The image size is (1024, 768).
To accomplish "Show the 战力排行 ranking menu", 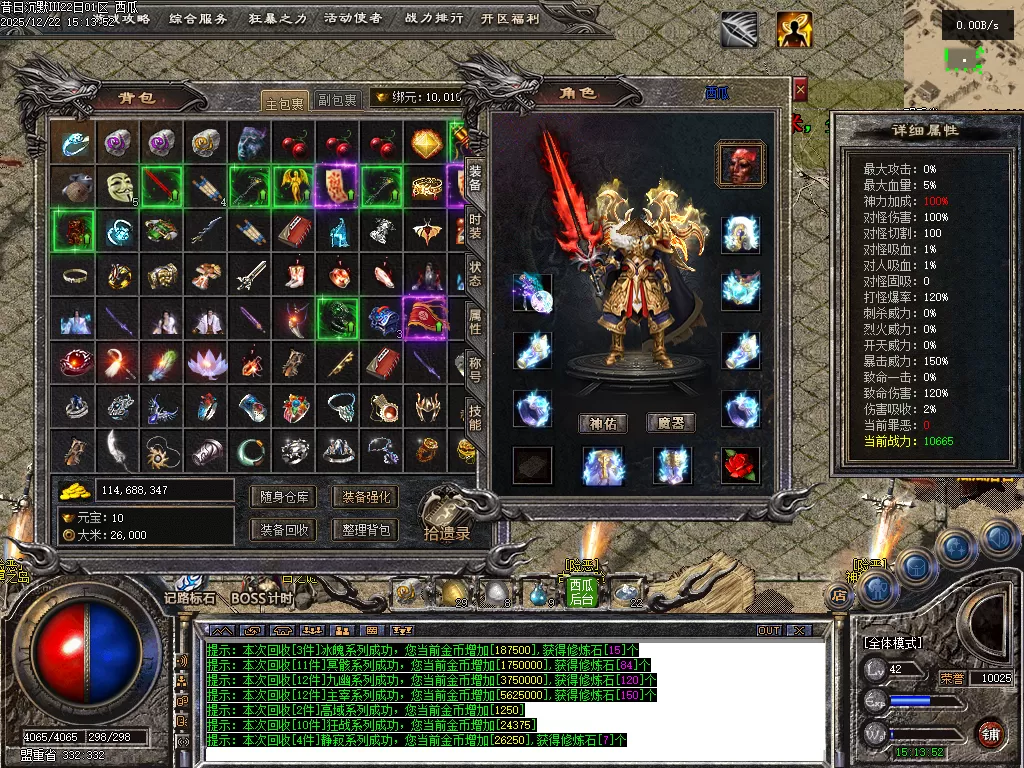I will [x=434, y=18].
